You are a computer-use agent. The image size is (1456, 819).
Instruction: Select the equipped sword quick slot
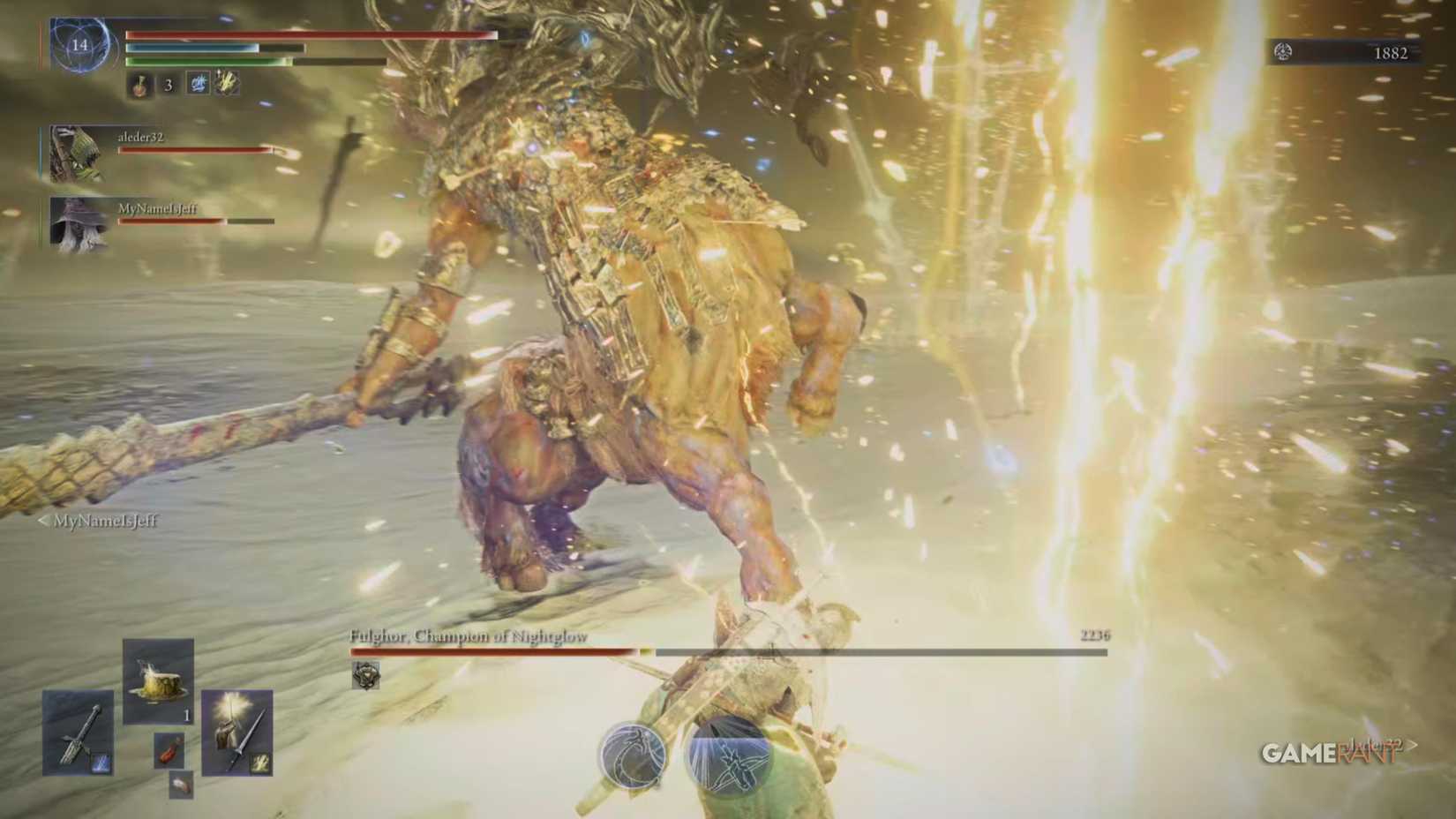pos(78,733)
